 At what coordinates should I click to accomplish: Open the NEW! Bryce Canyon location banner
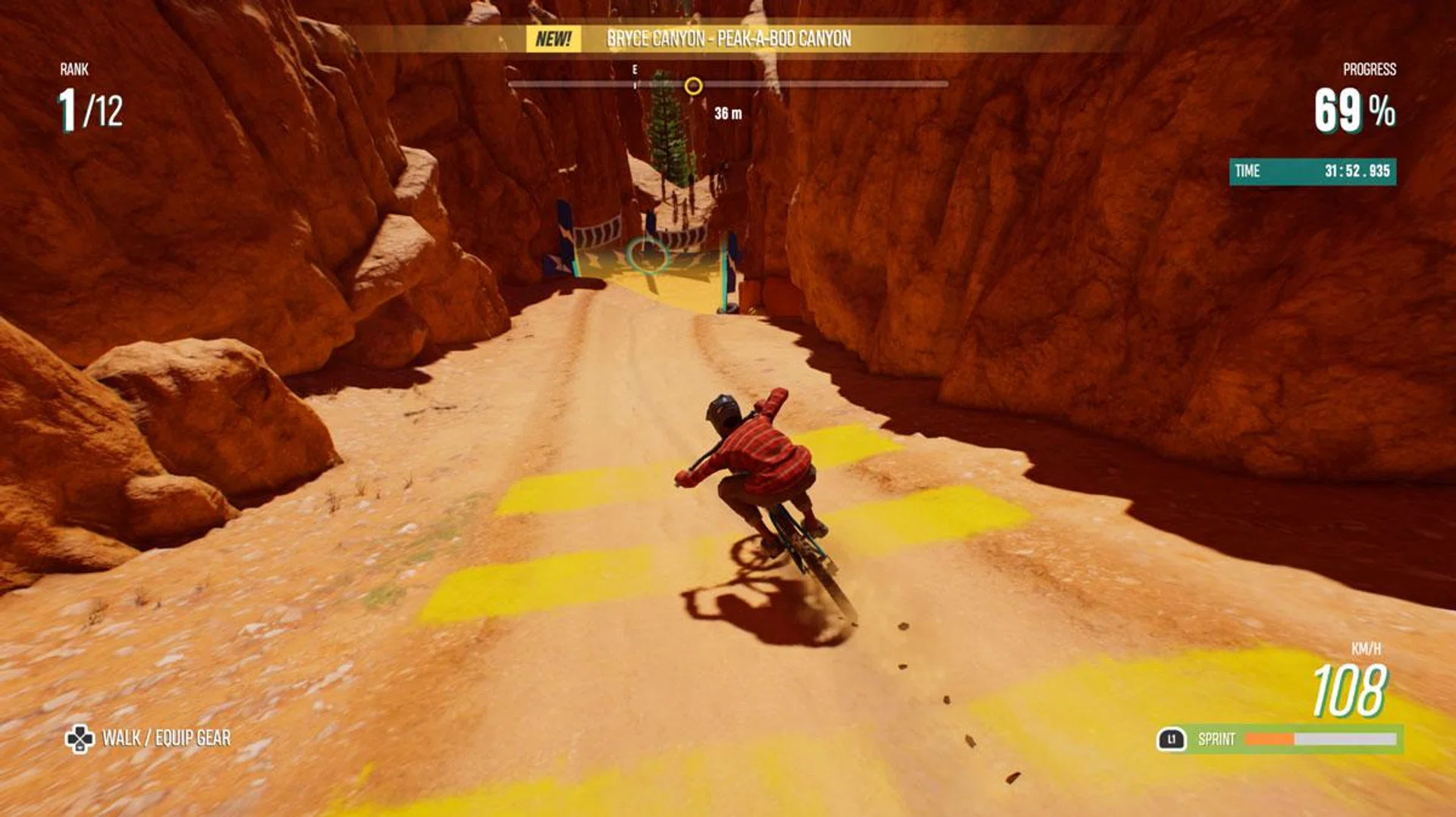pyautogui.click(x=728, y=39)
